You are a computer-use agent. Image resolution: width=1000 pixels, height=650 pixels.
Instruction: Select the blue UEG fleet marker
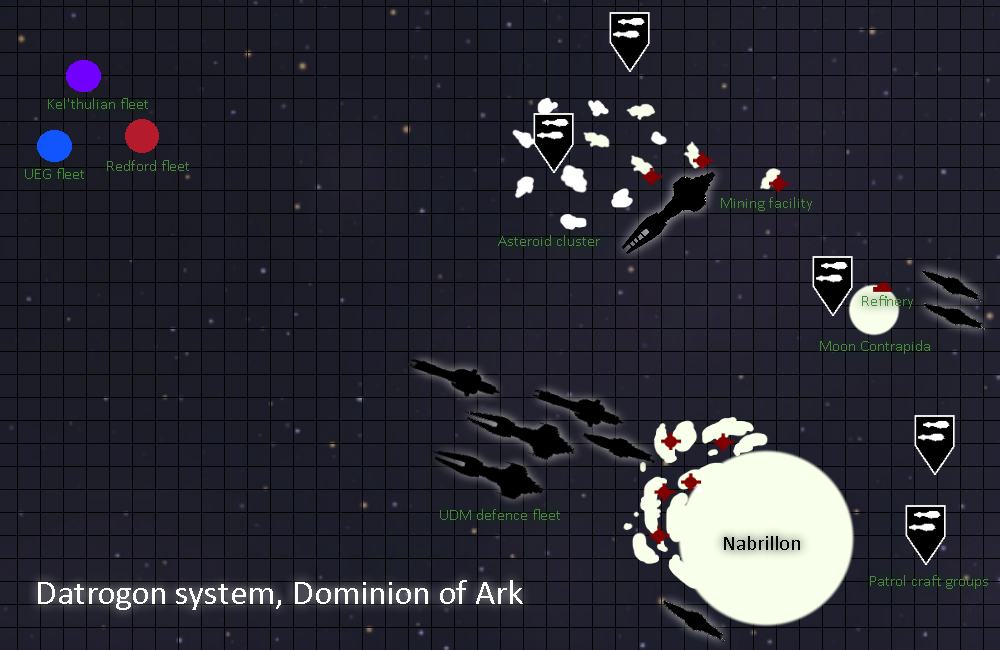(54, 146)
